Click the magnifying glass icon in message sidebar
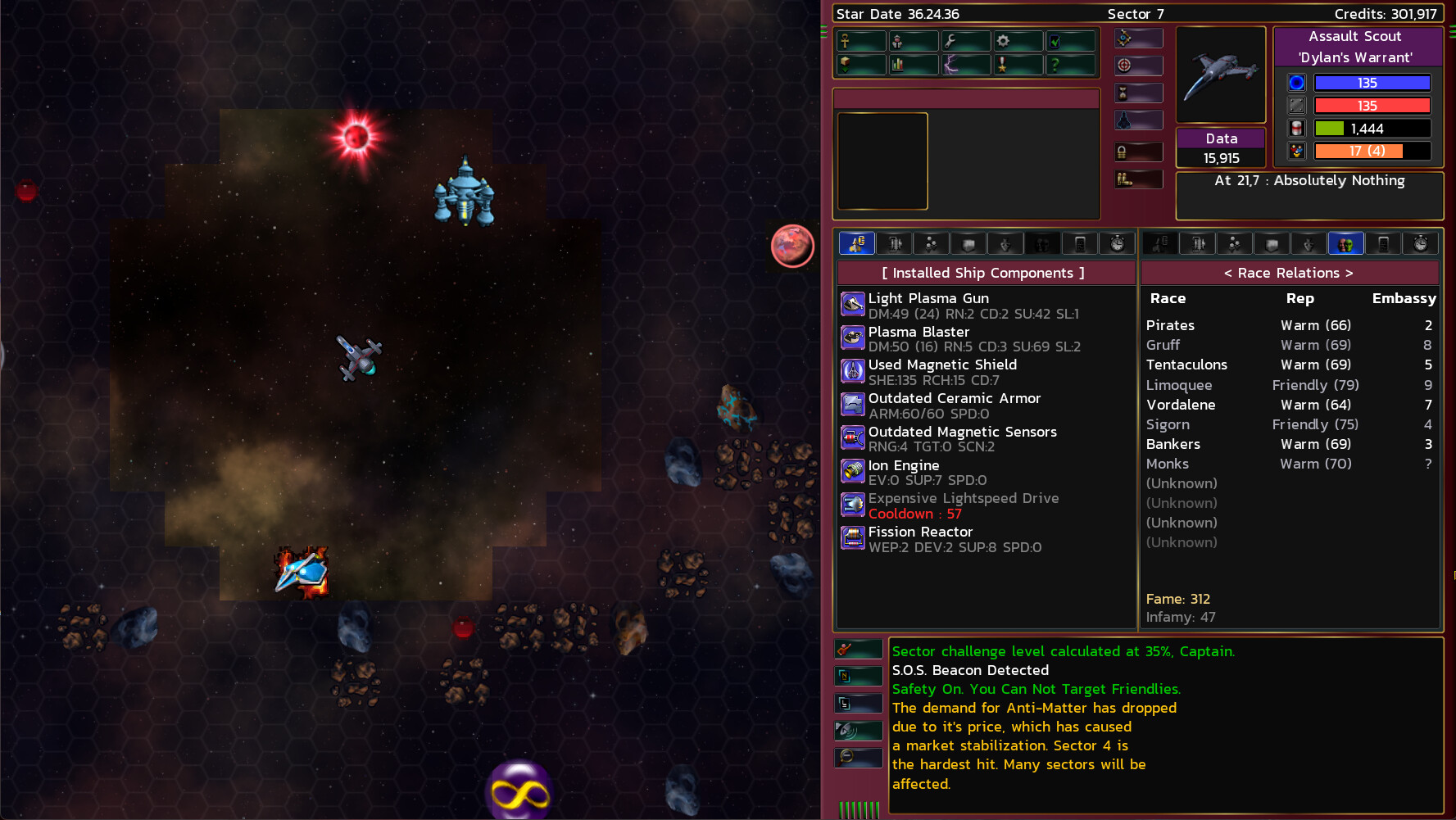 click(858, 757)
